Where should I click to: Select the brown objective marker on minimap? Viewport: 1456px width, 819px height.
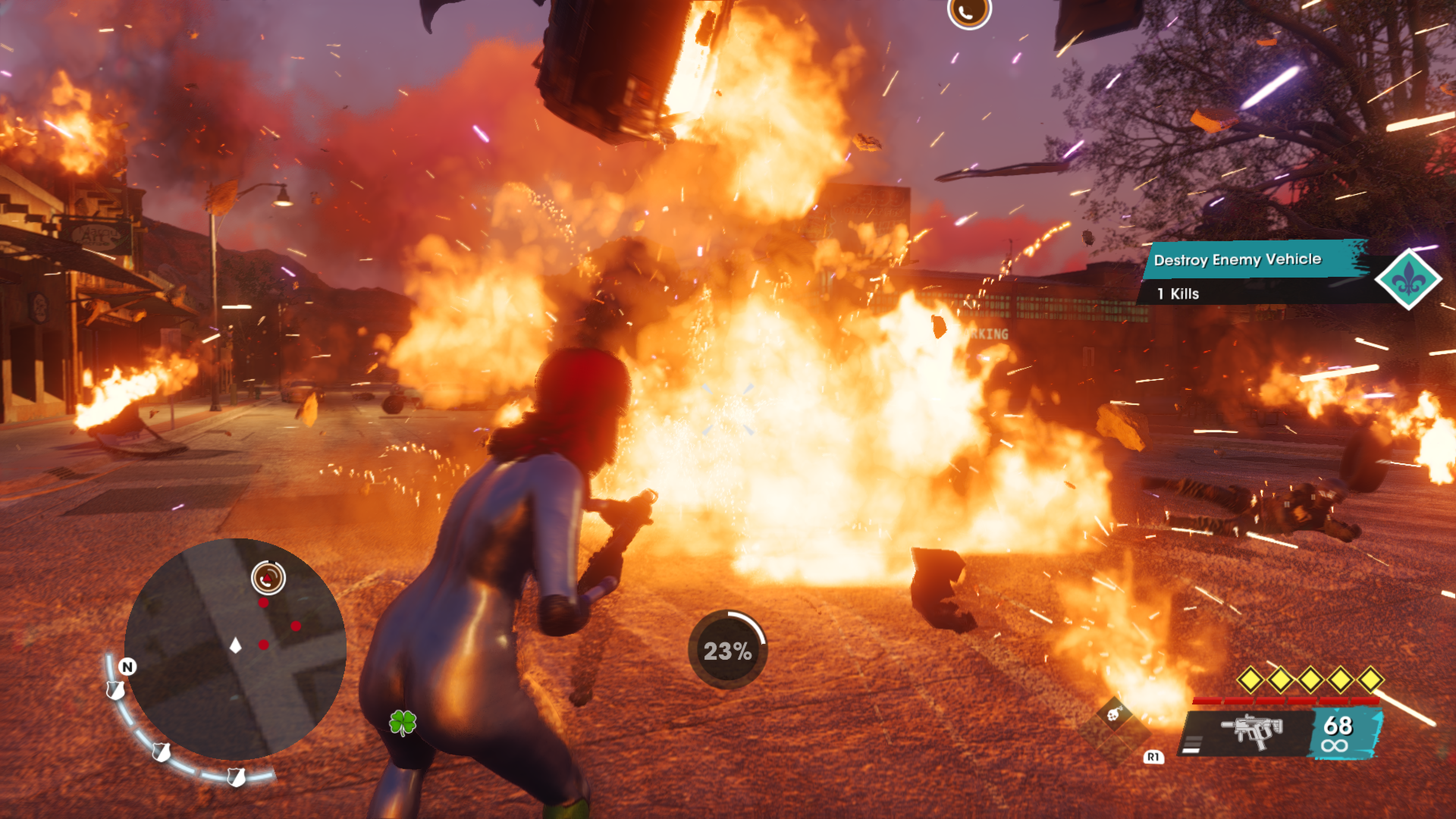point(268,577)
